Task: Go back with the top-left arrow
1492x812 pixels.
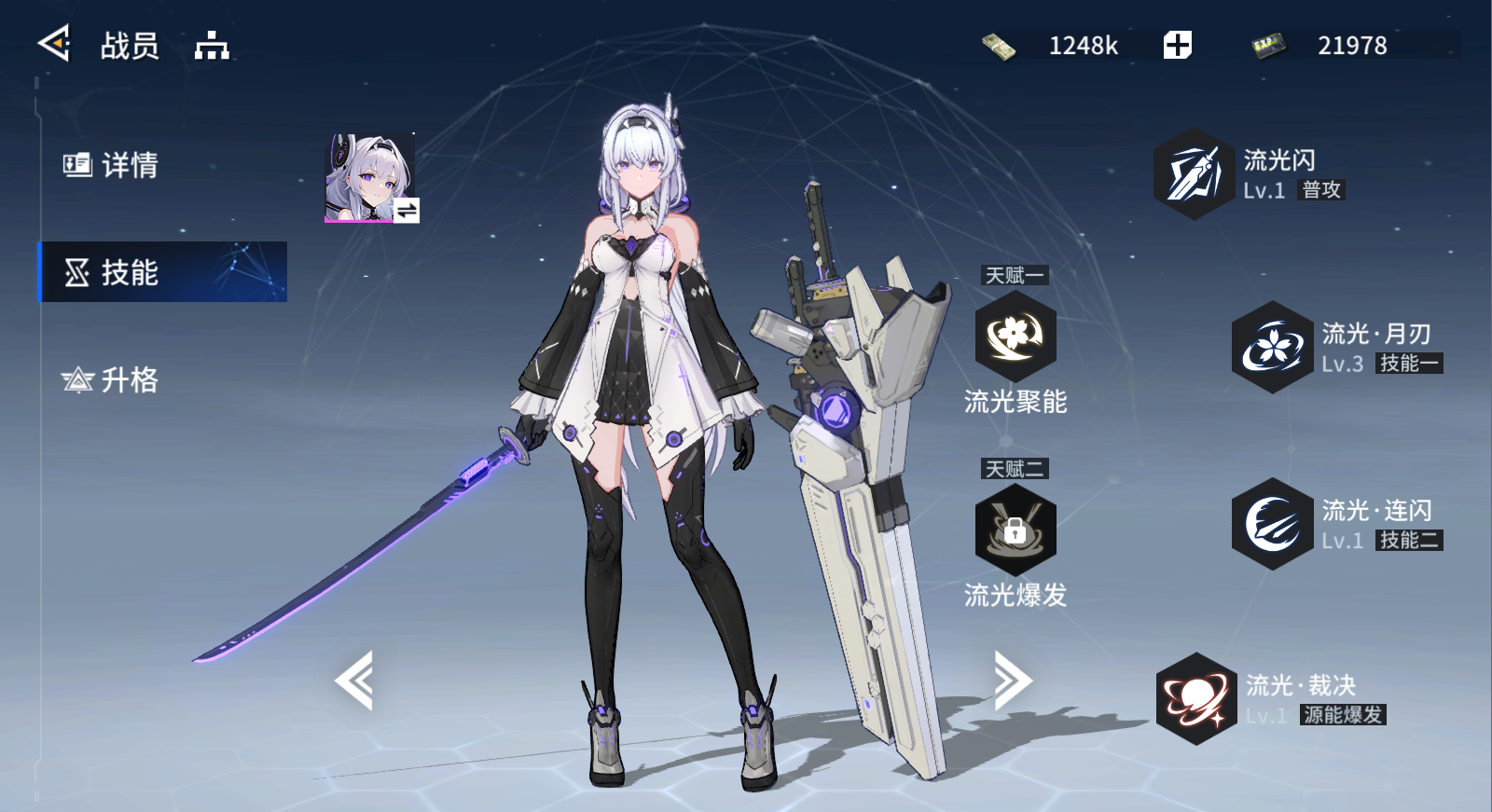Action: (x=54, y=44)
